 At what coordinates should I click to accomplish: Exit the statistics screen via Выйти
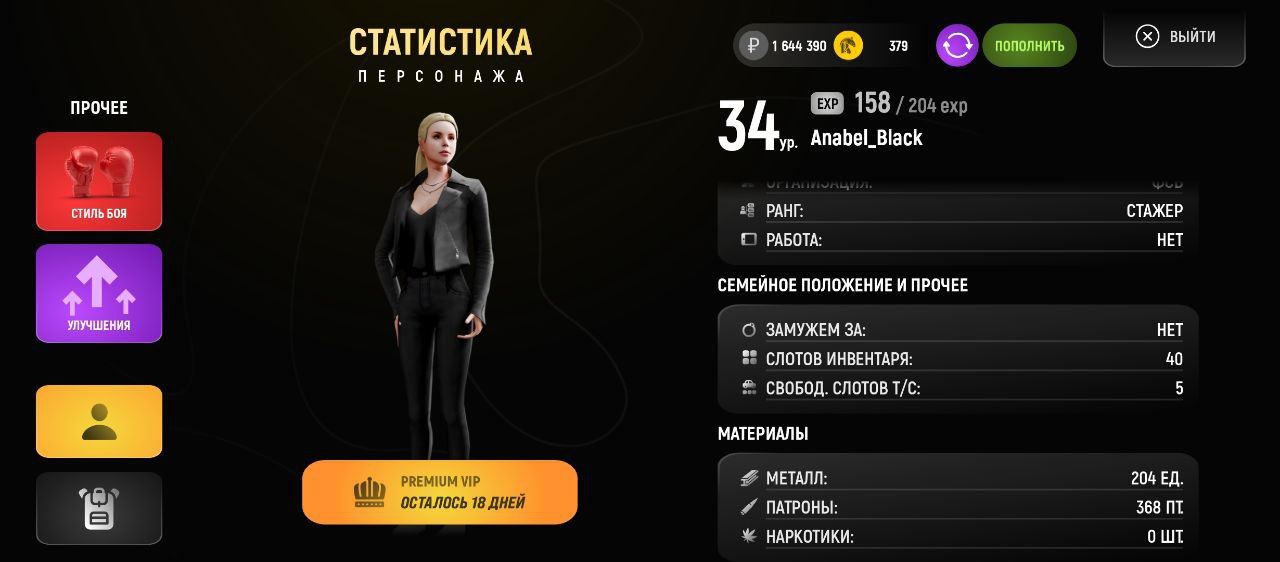coord(1175,37)
